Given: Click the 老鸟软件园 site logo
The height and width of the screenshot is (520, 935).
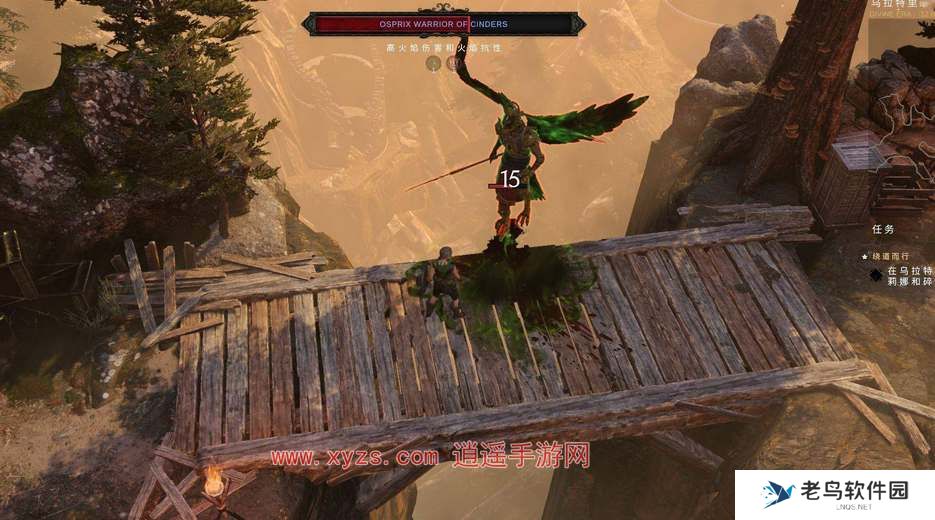Looking at the screenshot, I should click(835, 494).
